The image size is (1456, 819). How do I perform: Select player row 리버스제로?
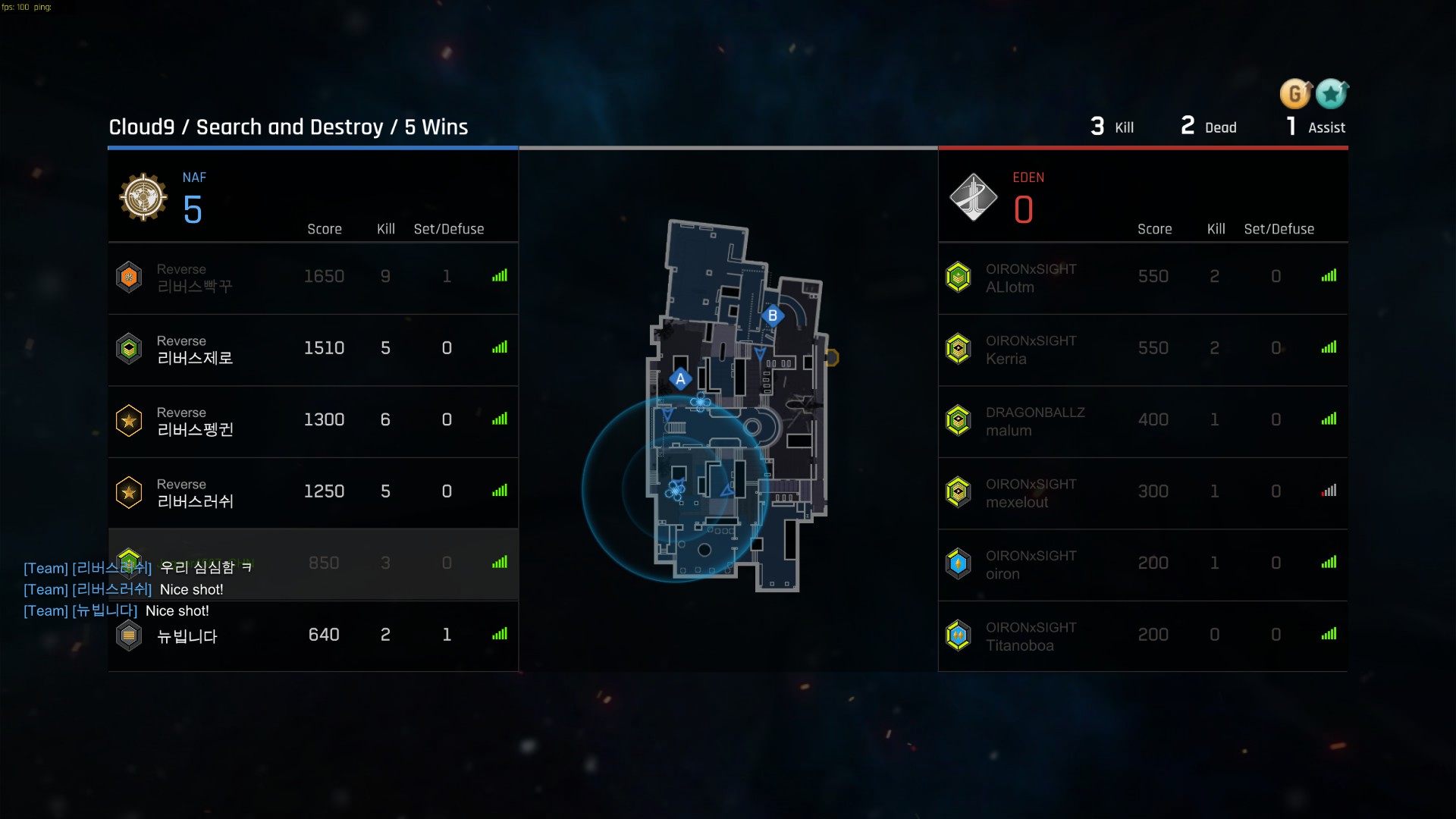pyautogui.click(x=312, y=349)
